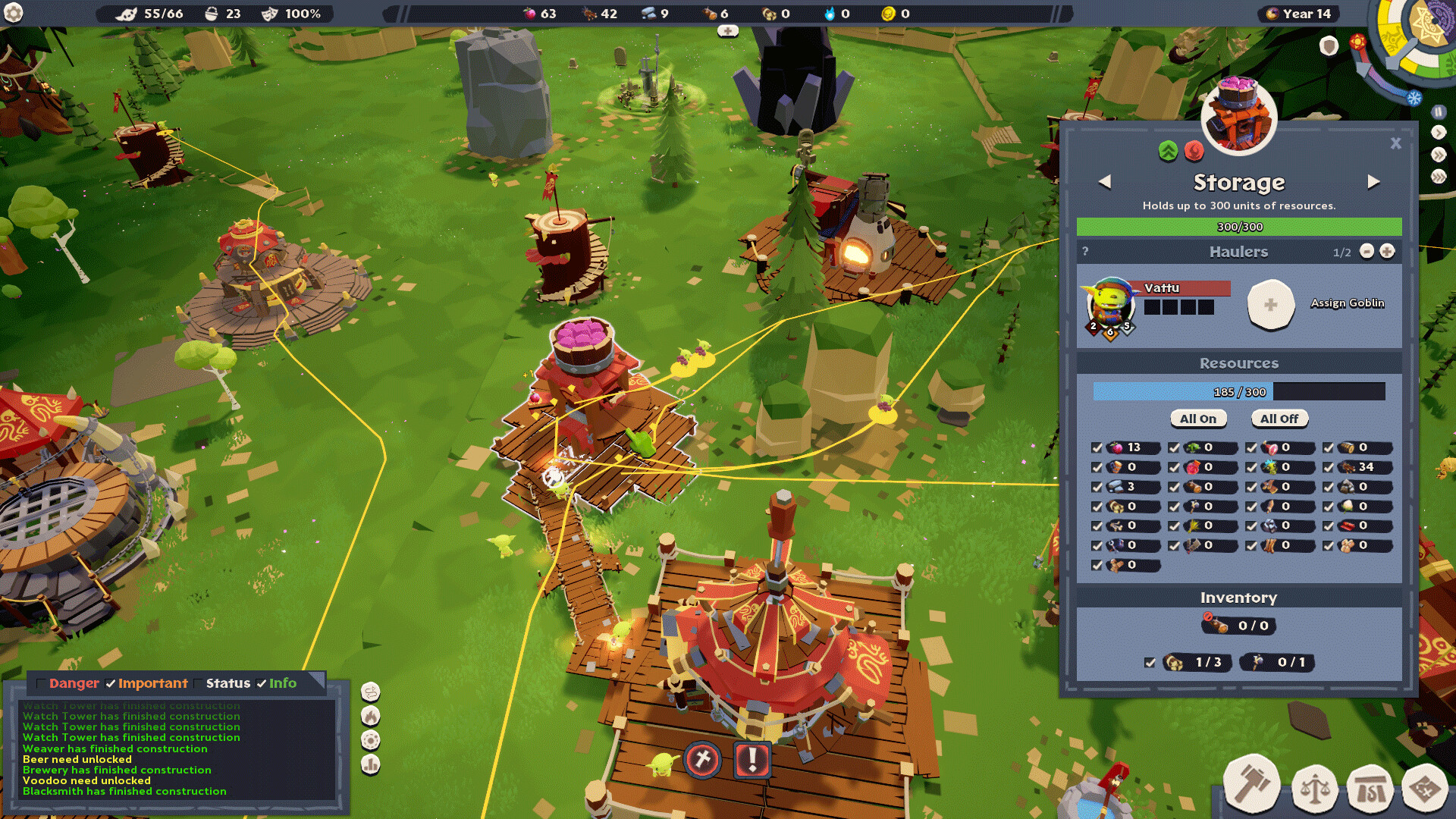The height and width of the screenshot is (819, 1456).
Task: Disable the Info message filter
Action: pyautogui.click(x=260, y=682)
